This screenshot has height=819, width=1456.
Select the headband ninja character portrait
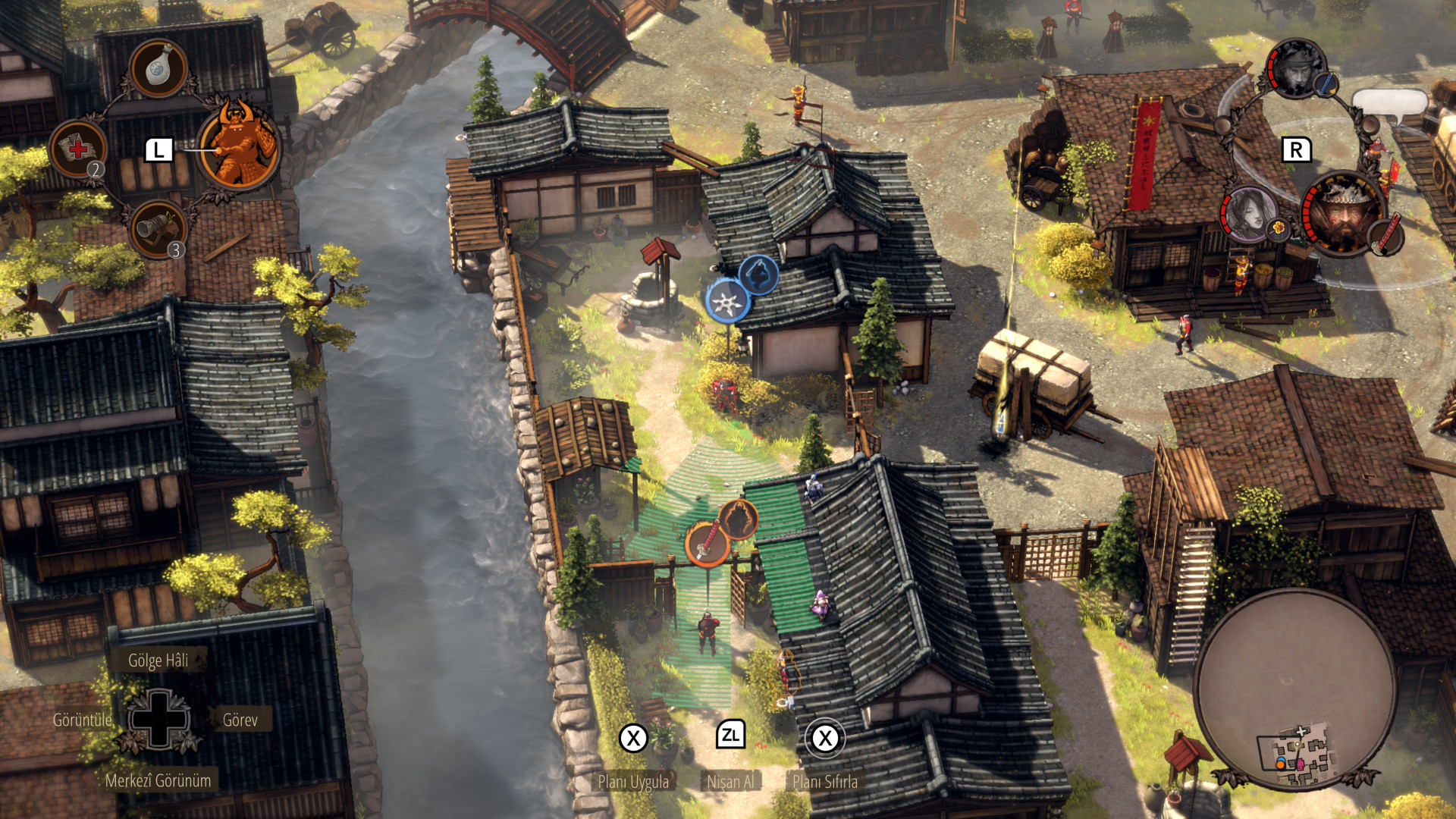tap(1296, 69)
